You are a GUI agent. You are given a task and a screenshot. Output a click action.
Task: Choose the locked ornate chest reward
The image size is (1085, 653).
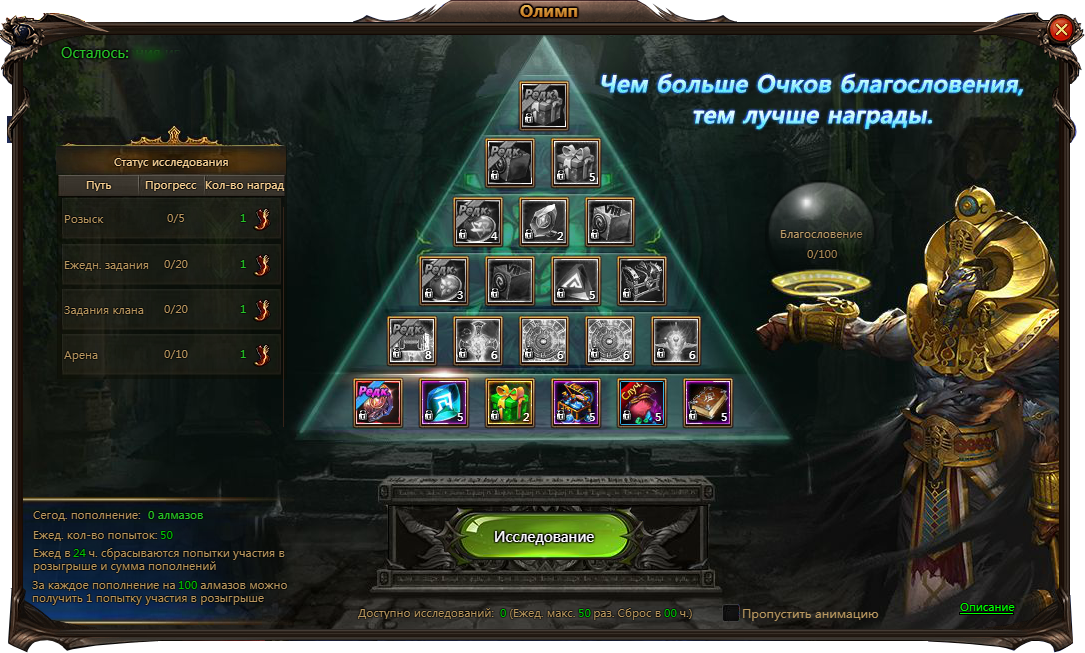642,281
